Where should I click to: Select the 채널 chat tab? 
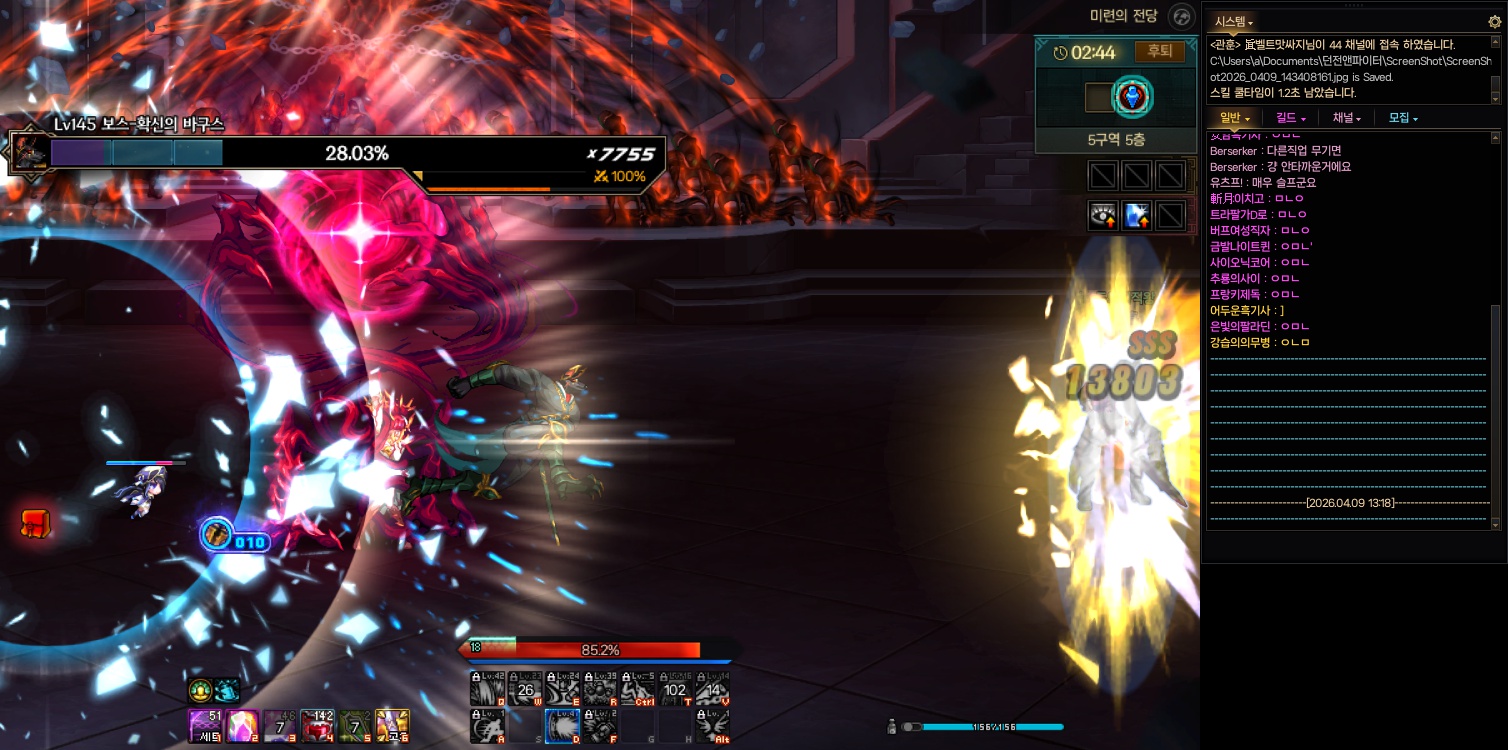click(1346, 118)
